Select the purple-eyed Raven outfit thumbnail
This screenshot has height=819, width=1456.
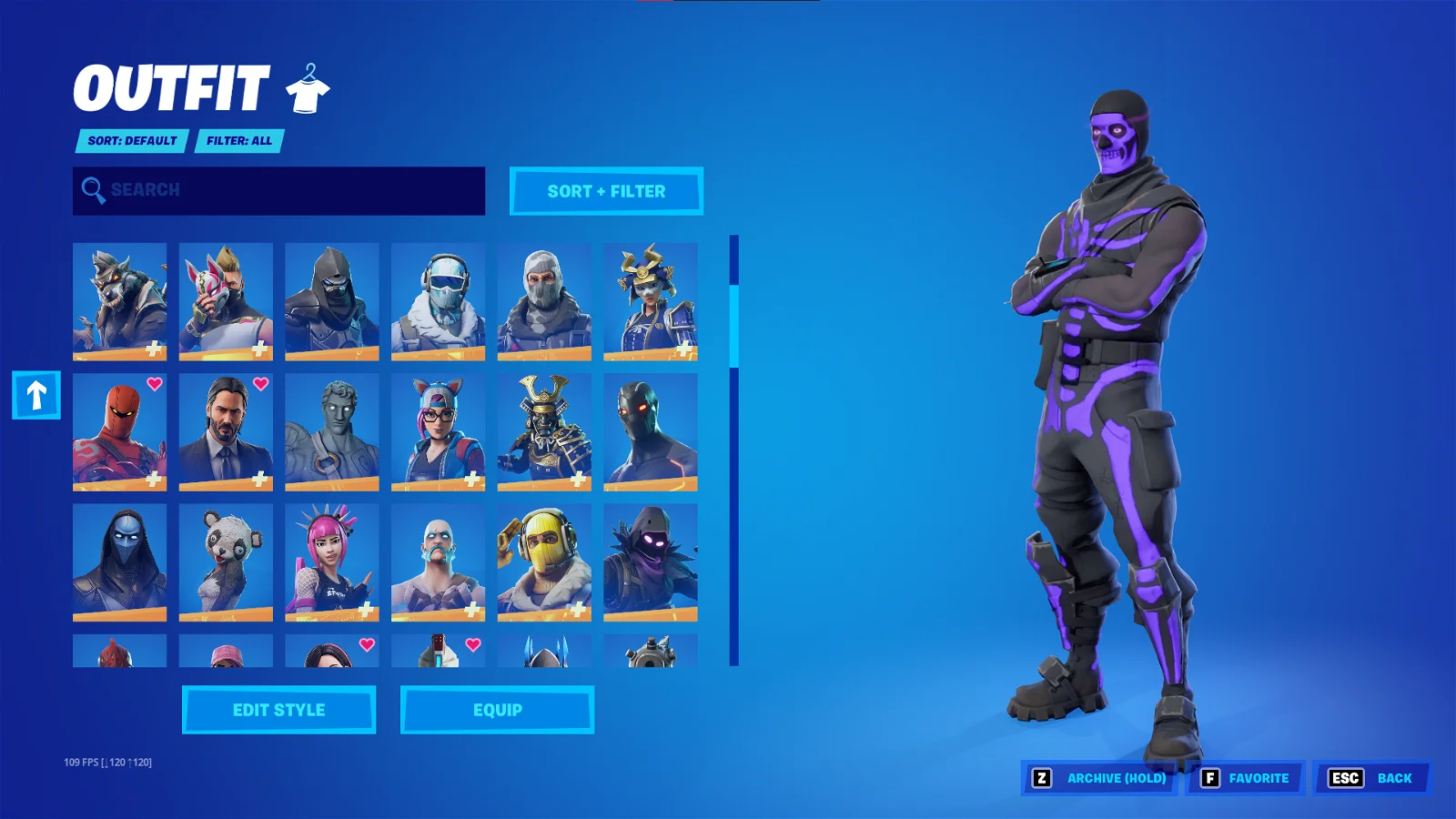pos(650,562)
